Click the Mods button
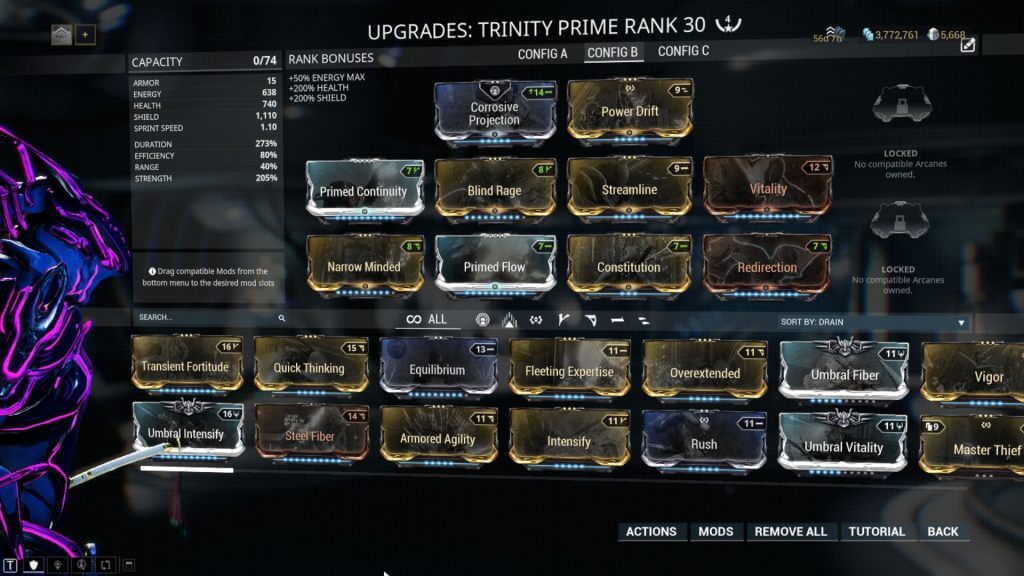This screenshot has width=1024, height=576. (715, 531)
